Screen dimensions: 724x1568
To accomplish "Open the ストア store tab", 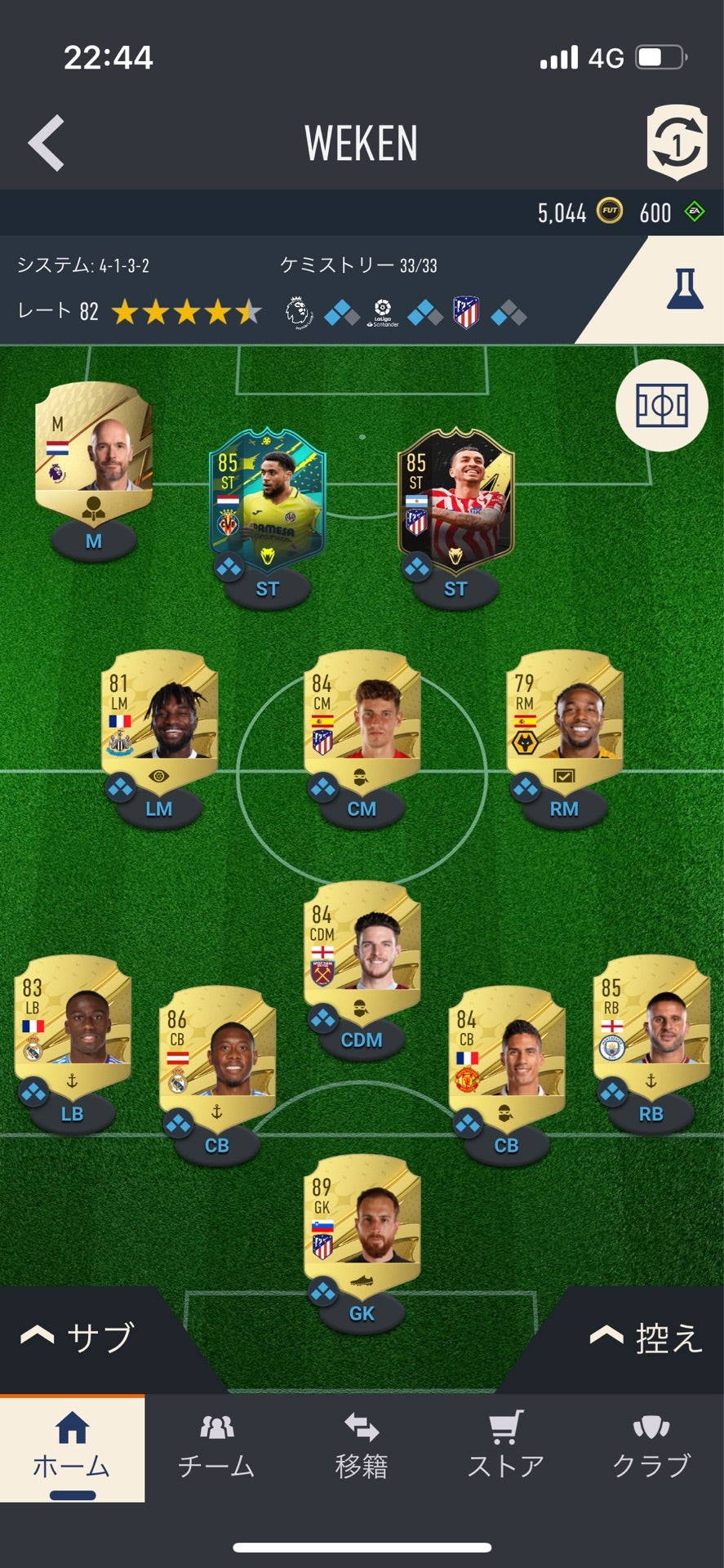I will pyautogui.click(x=506, y=1447).
